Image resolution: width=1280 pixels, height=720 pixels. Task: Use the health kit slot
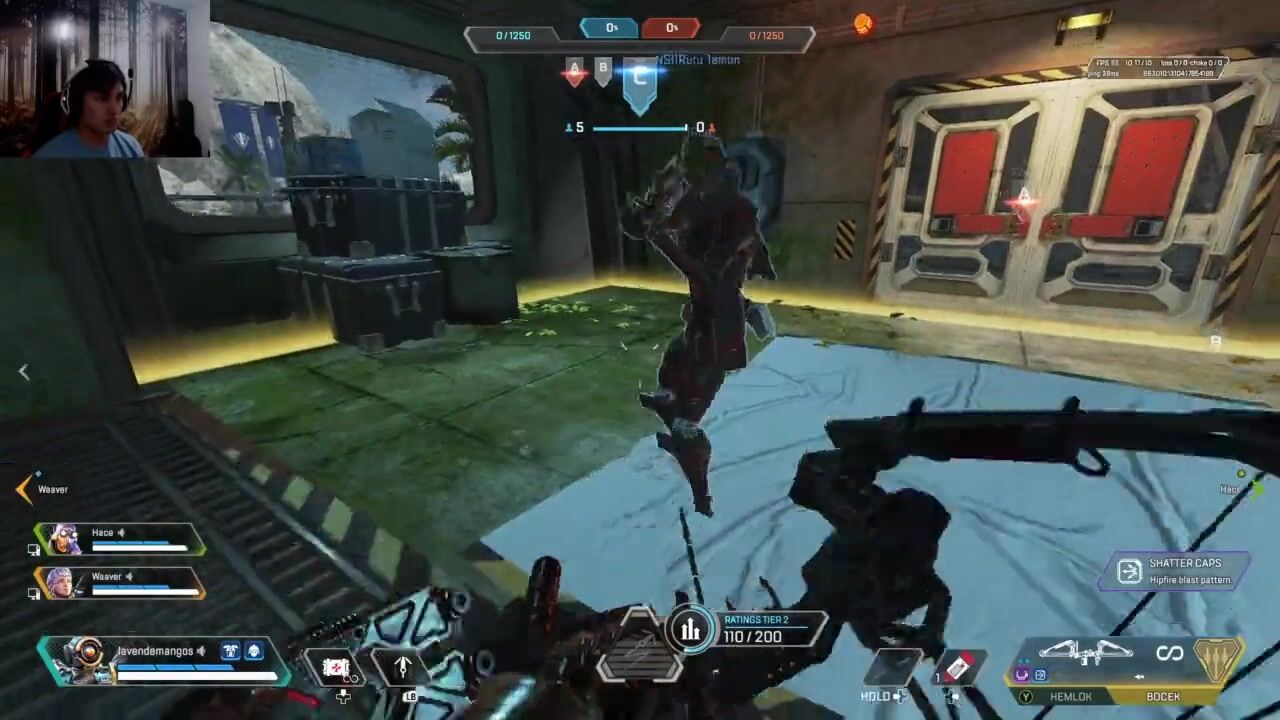[337, 668]
